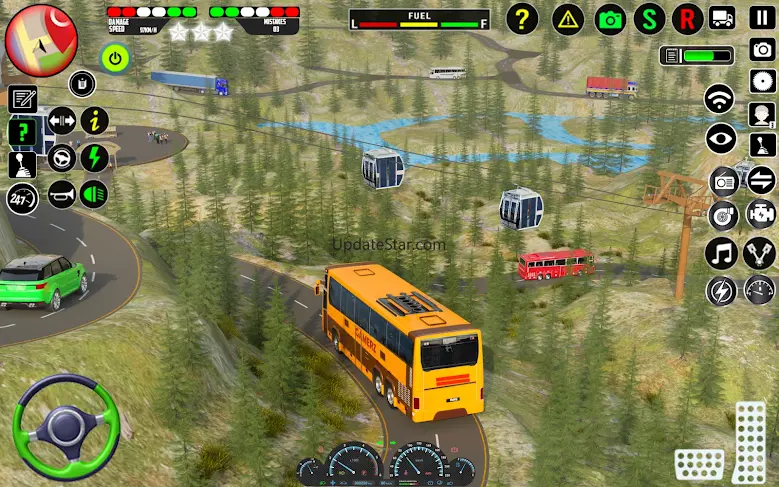This screenshot has height=487, width=779.
Task: Take a screenshot with the white camera button
Action: click(761, 49)
